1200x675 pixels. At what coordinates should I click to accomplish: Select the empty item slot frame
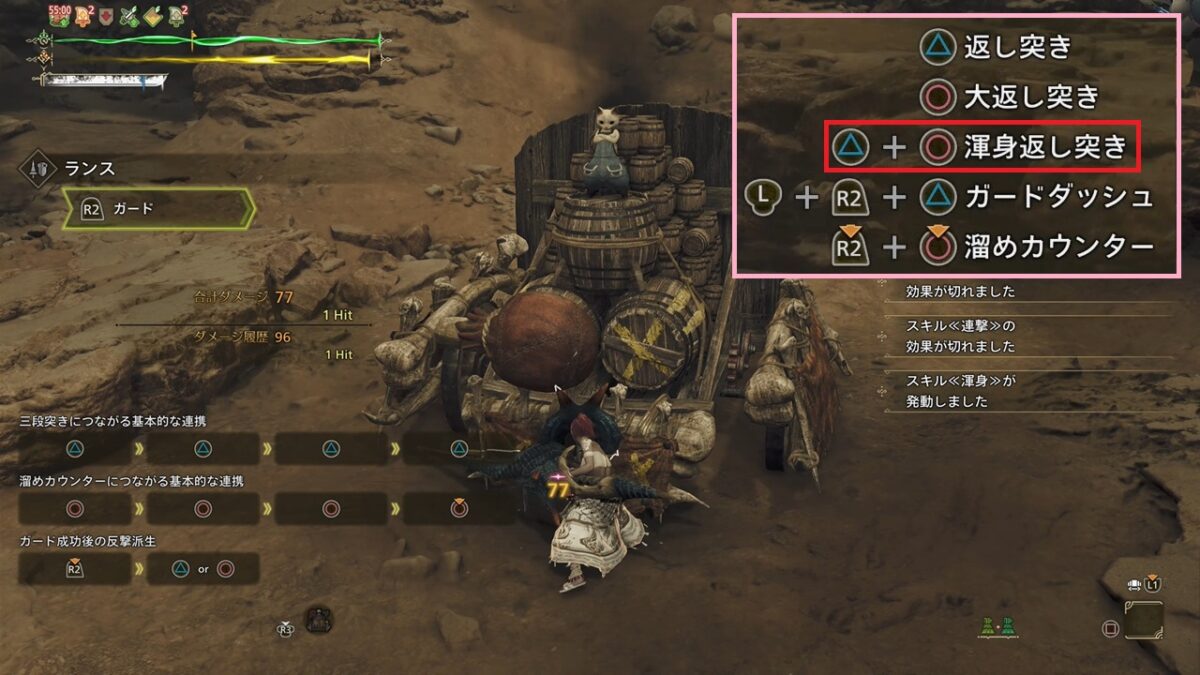pos(1143,620)
